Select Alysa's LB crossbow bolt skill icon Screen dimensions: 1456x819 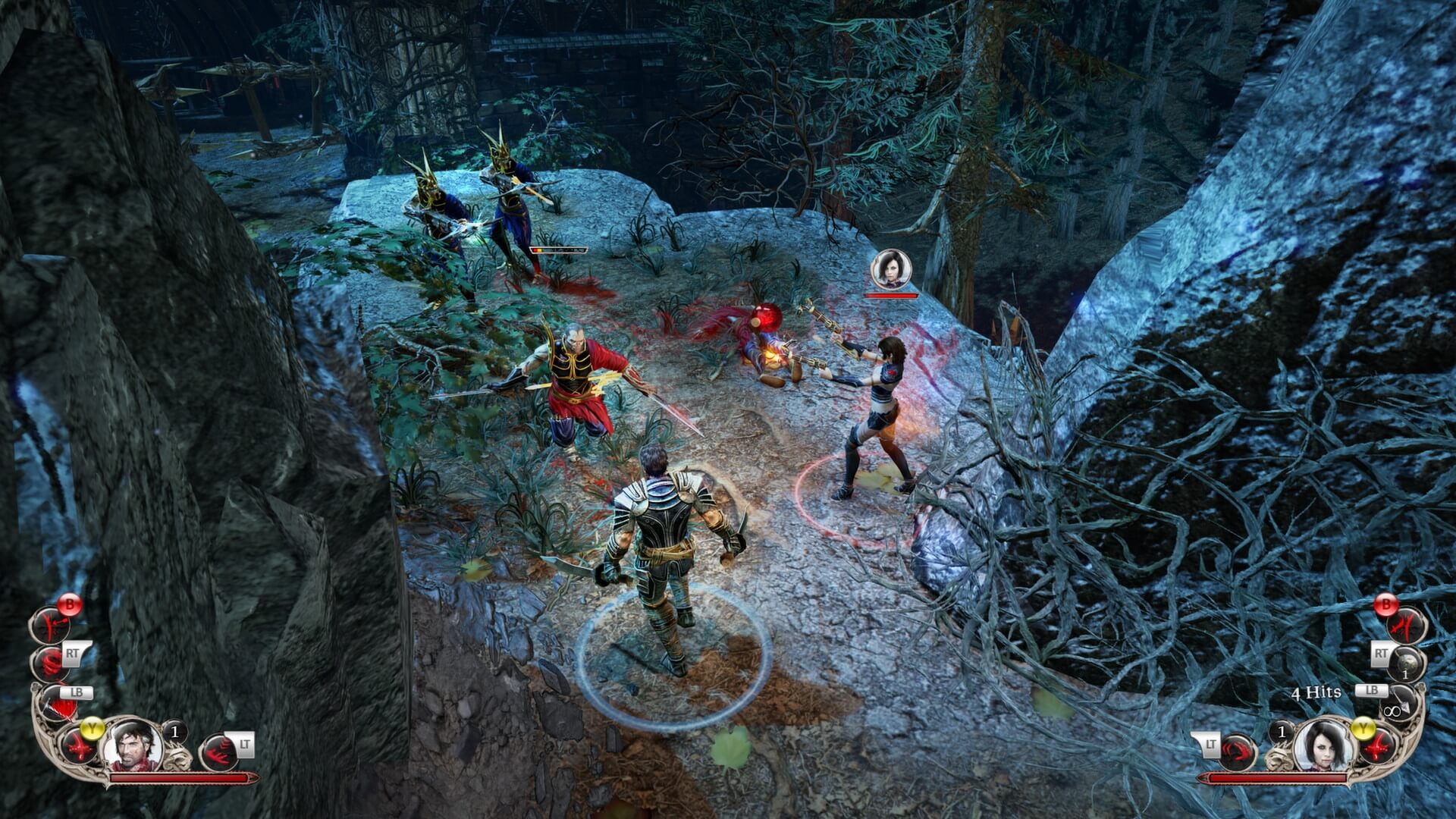pos(1404,701)
